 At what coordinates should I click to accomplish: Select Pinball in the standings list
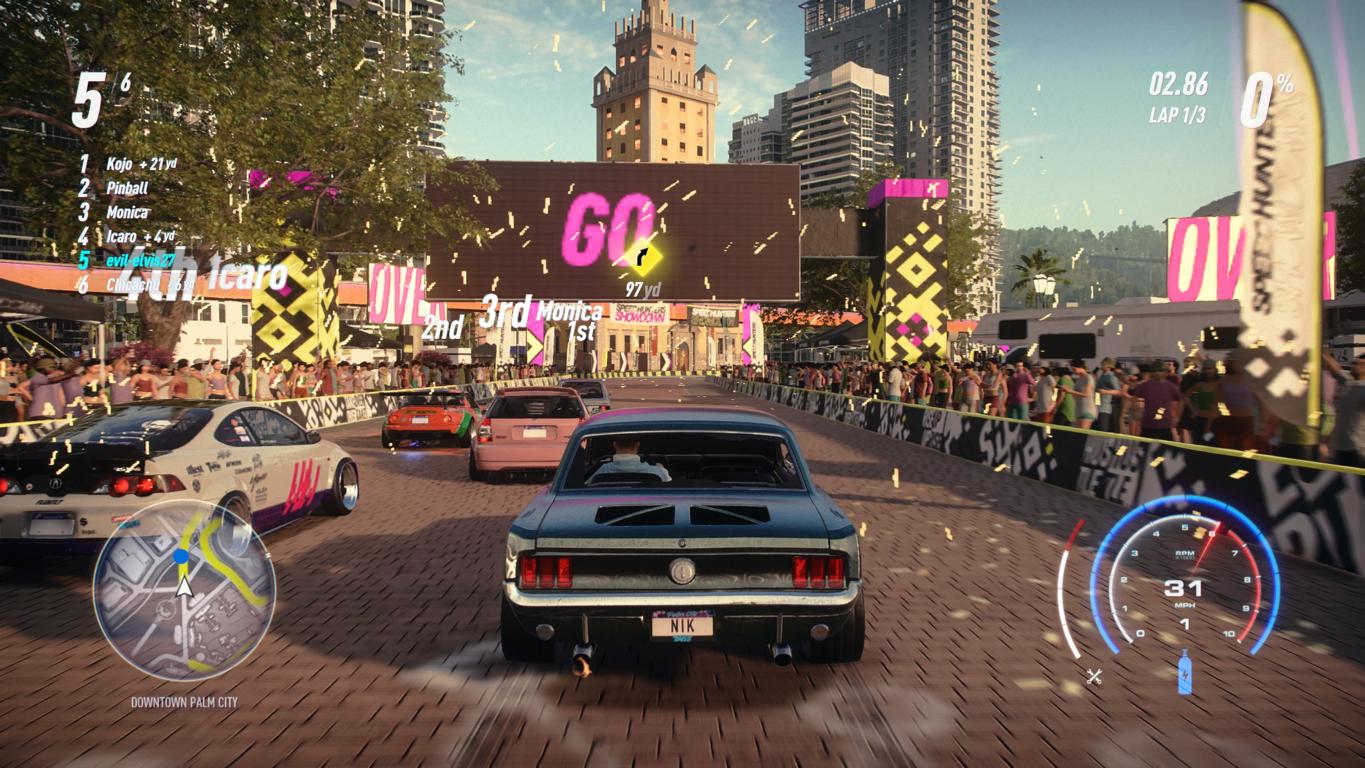coord(126,187)
